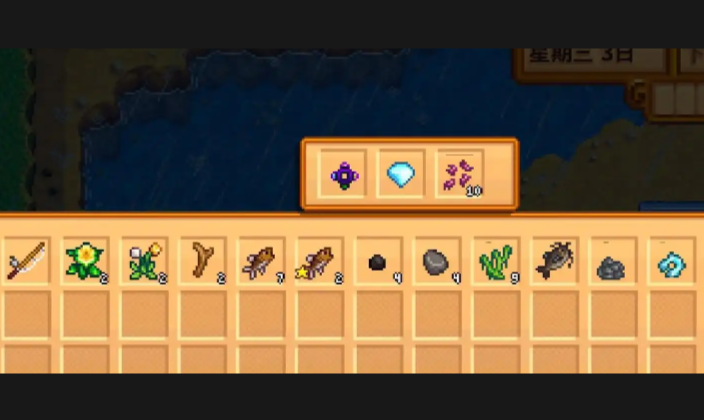This screenshot has width=704, height=420.
Task: Choose the white dandelion flower slot
Action: coord(143,263)
